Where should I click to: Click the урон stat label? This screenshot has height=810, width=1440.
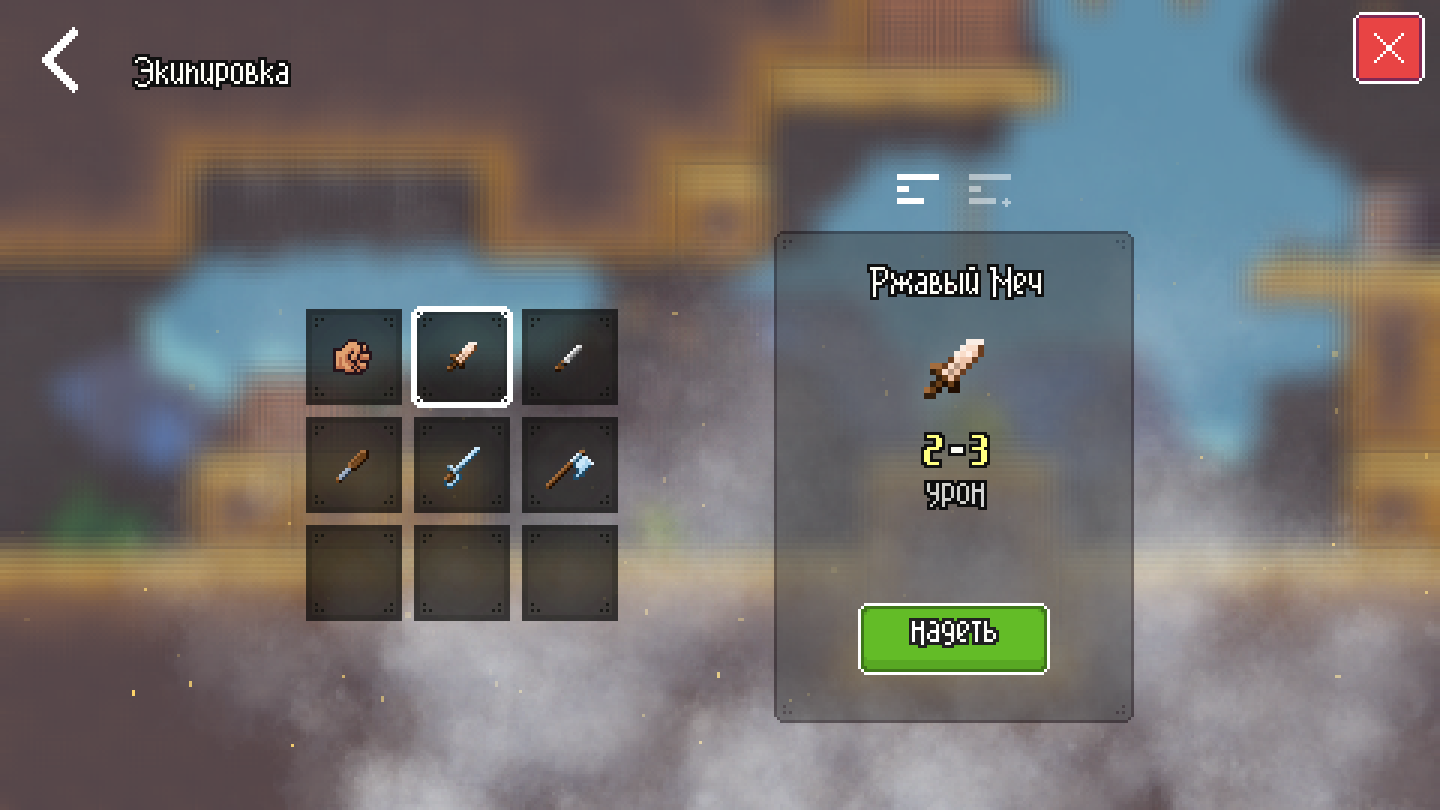click(x=953, y=492)
